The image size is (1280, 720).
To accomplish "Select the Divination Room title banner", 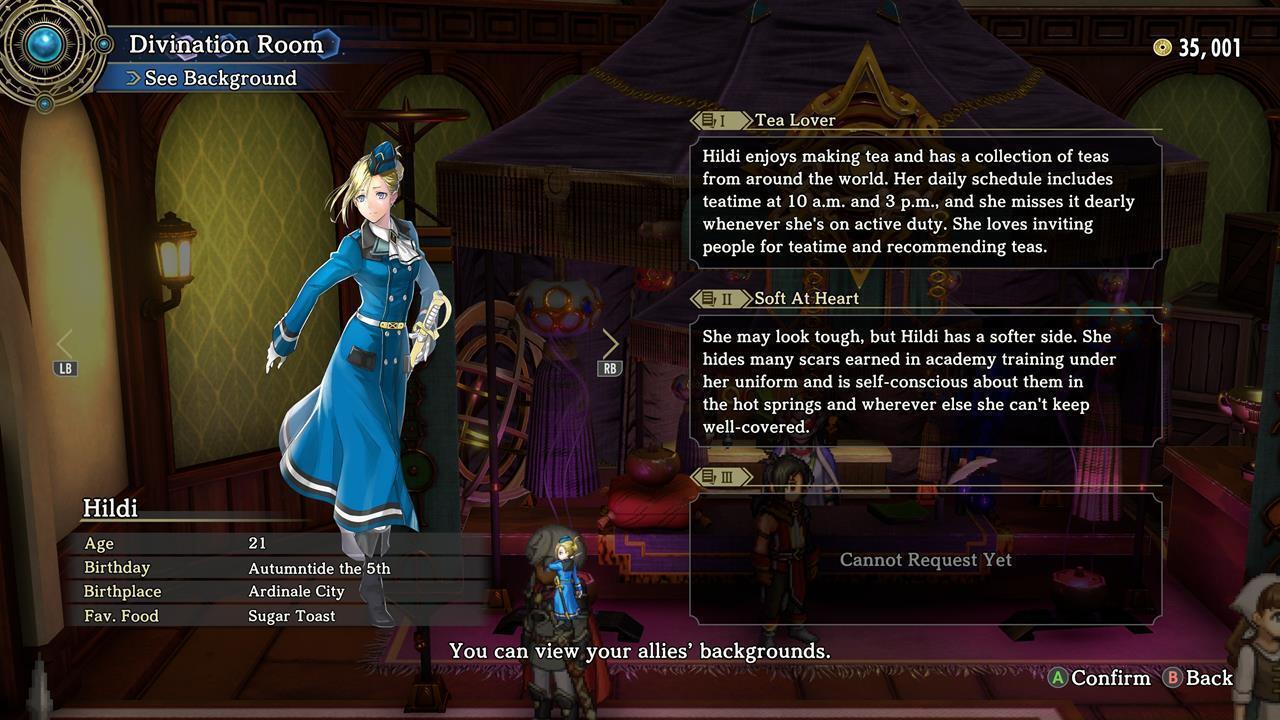I will [x=228, y=44].
